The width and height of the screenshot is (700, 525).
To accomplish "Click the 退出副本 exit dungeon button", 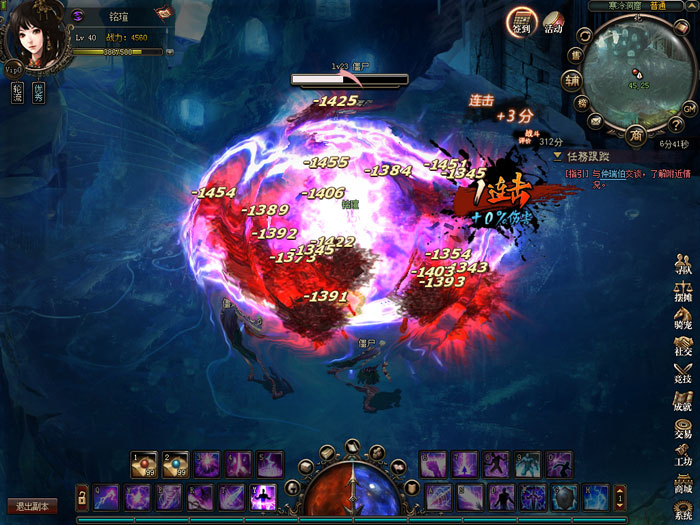I will (31, 506).
